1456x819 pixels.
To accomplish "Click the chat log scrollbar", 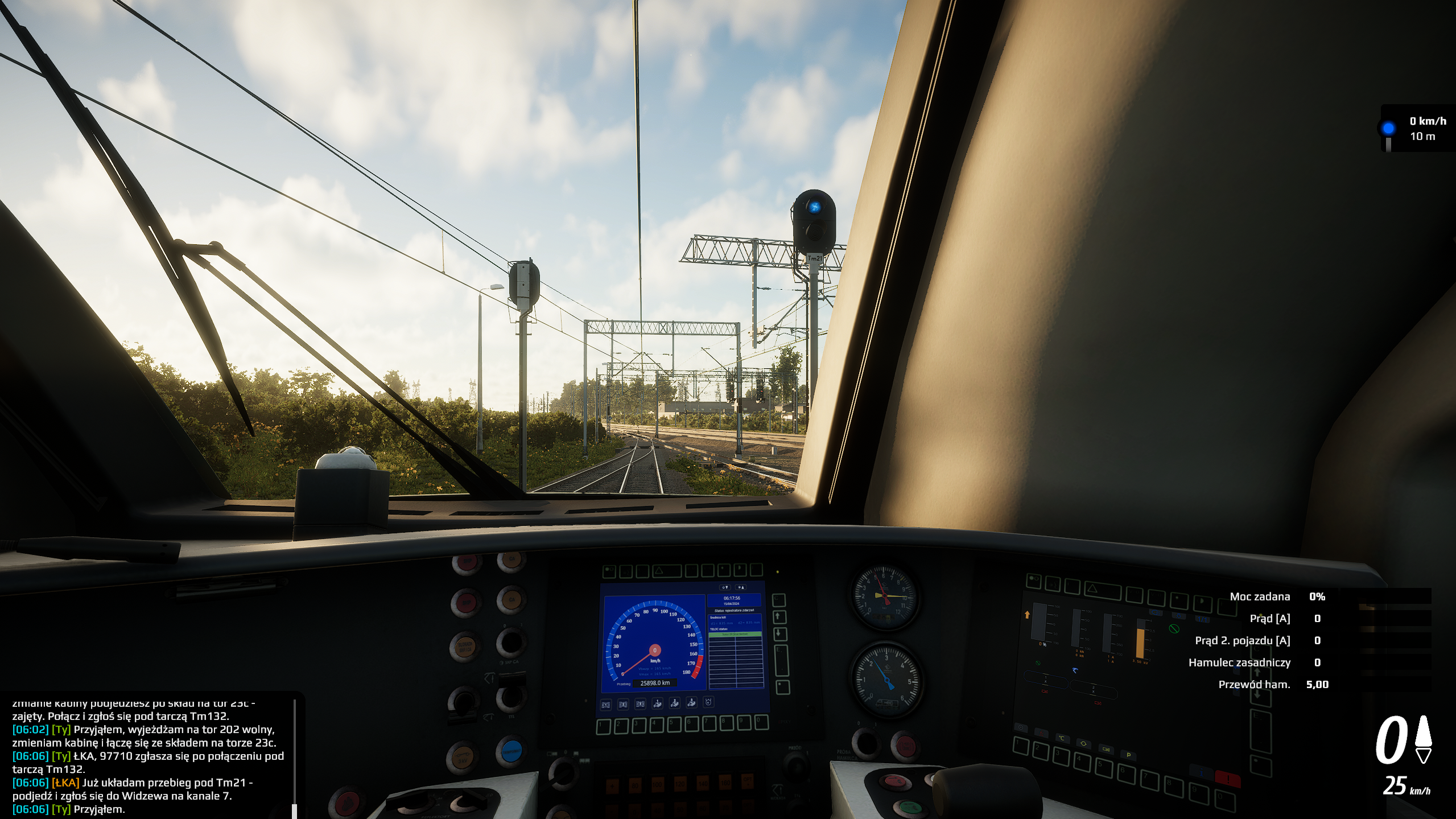I will tap(294, 758).
